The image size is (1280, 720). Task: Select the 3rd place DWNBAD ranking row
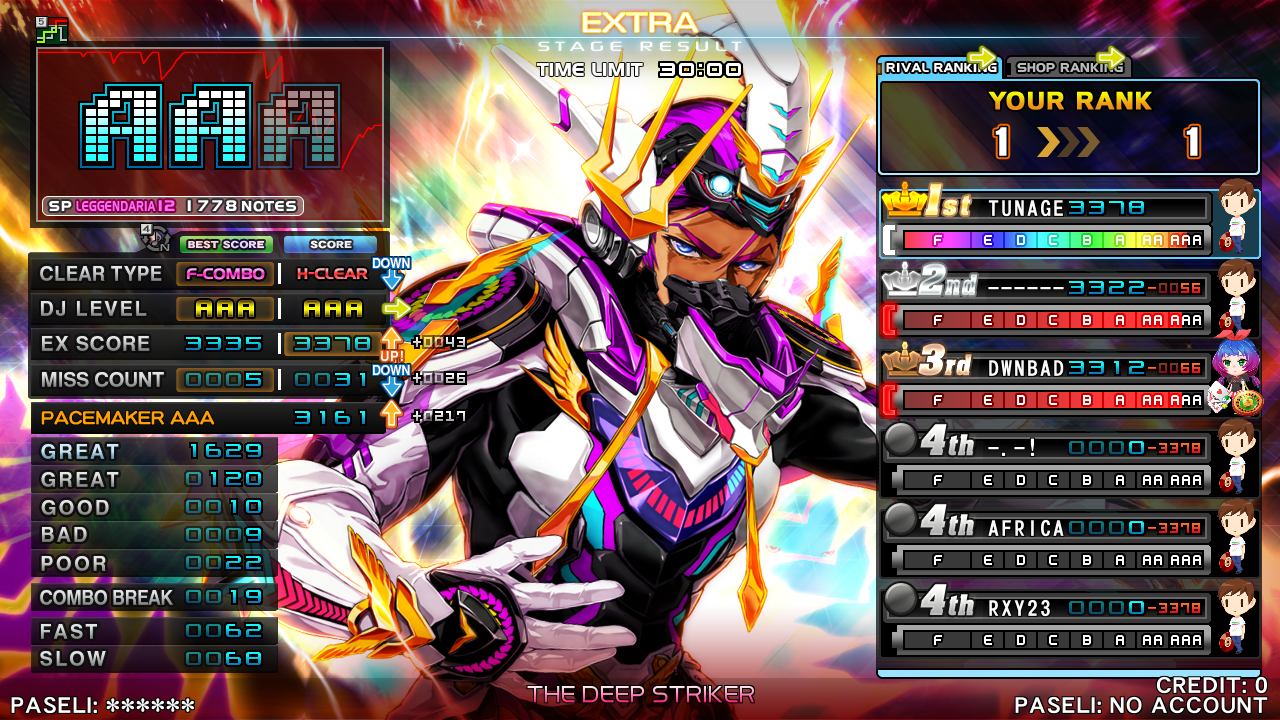pos(1045,382)
